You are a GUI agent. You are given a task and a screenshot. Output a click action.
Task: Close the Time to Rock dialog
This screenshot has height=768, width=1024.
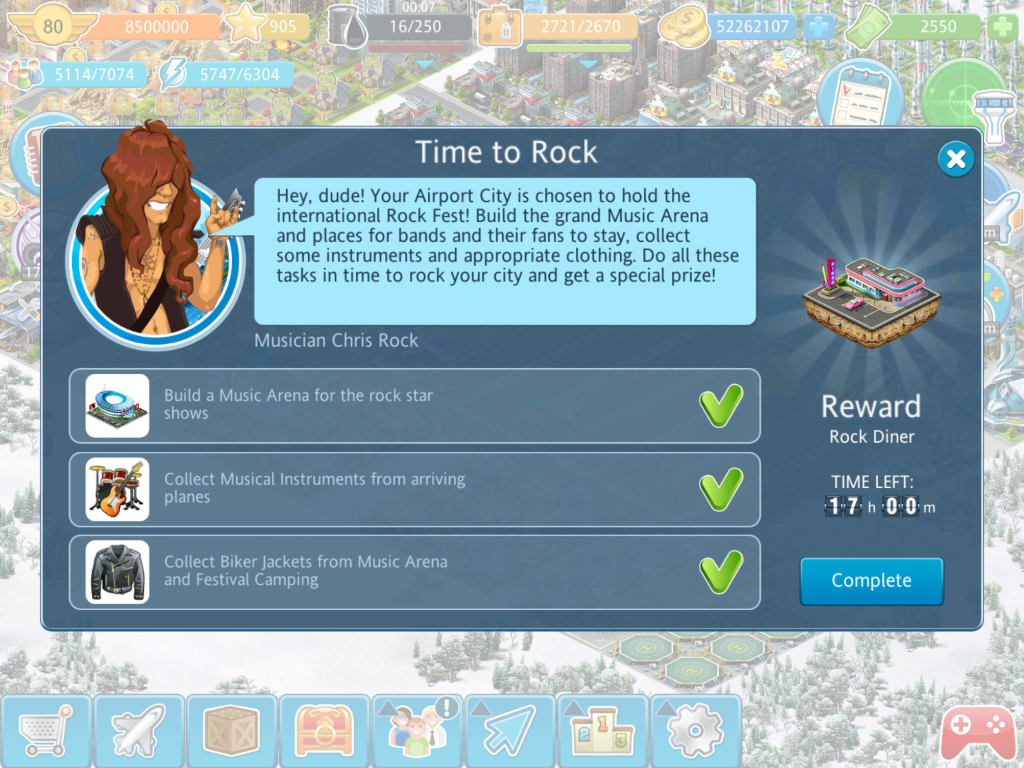click(x=956, y=159)
